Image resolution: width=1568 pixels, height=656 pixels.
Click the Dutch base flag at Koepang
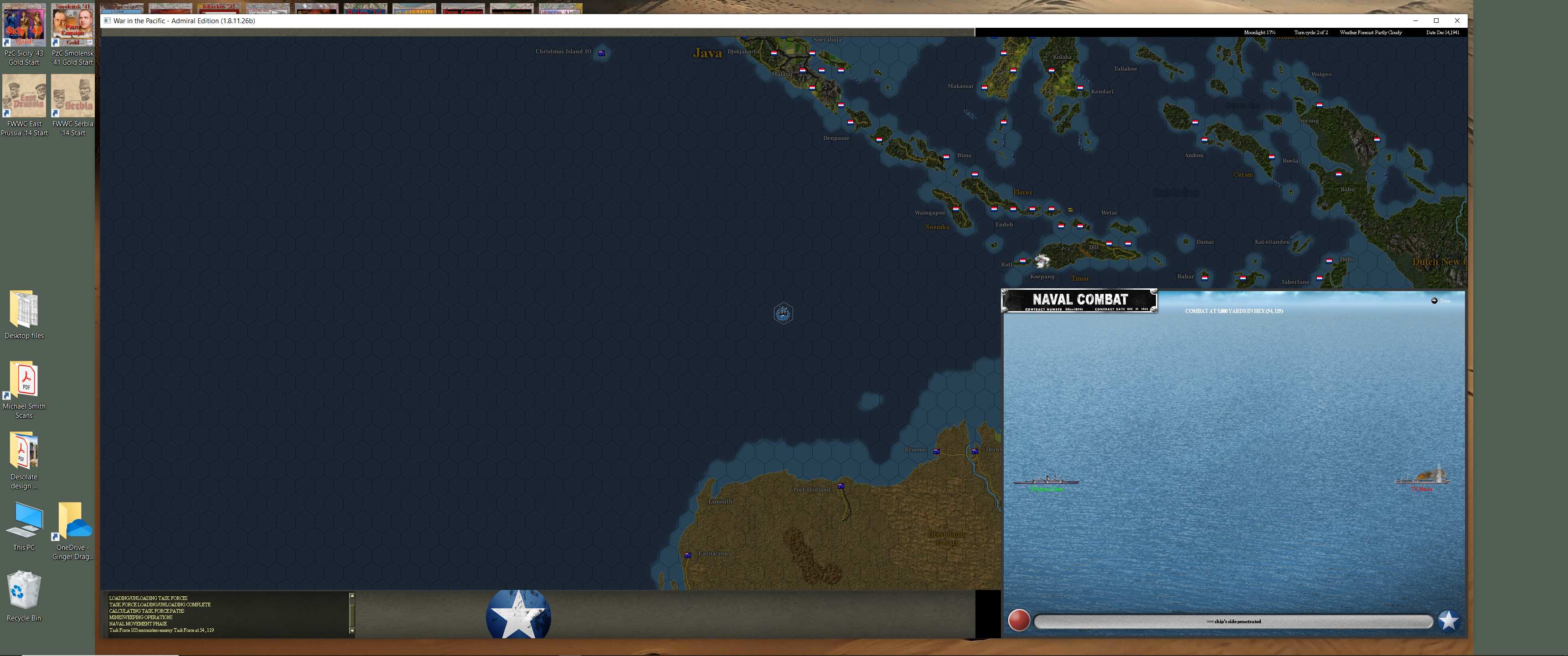(1023, 261)
